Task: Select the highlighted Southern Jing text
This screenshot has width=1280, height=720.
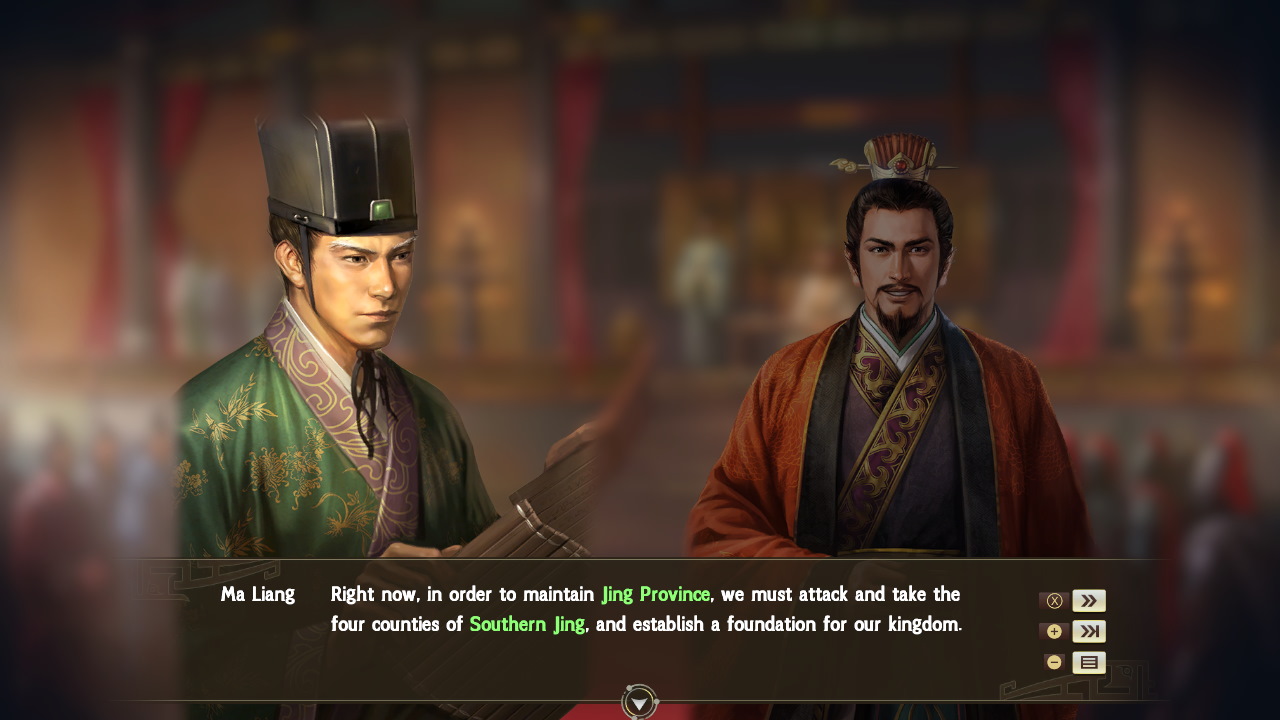Action: 527,623
